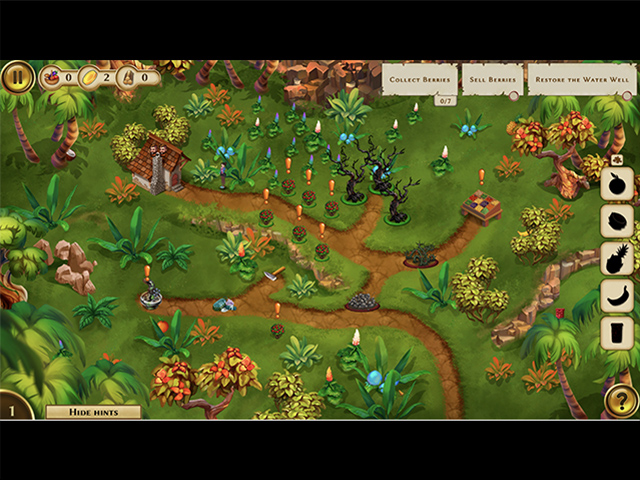The height and width of the screenshot is (480, 640).
Task: Open the question mark help button
Action: (x=620, y=401)
